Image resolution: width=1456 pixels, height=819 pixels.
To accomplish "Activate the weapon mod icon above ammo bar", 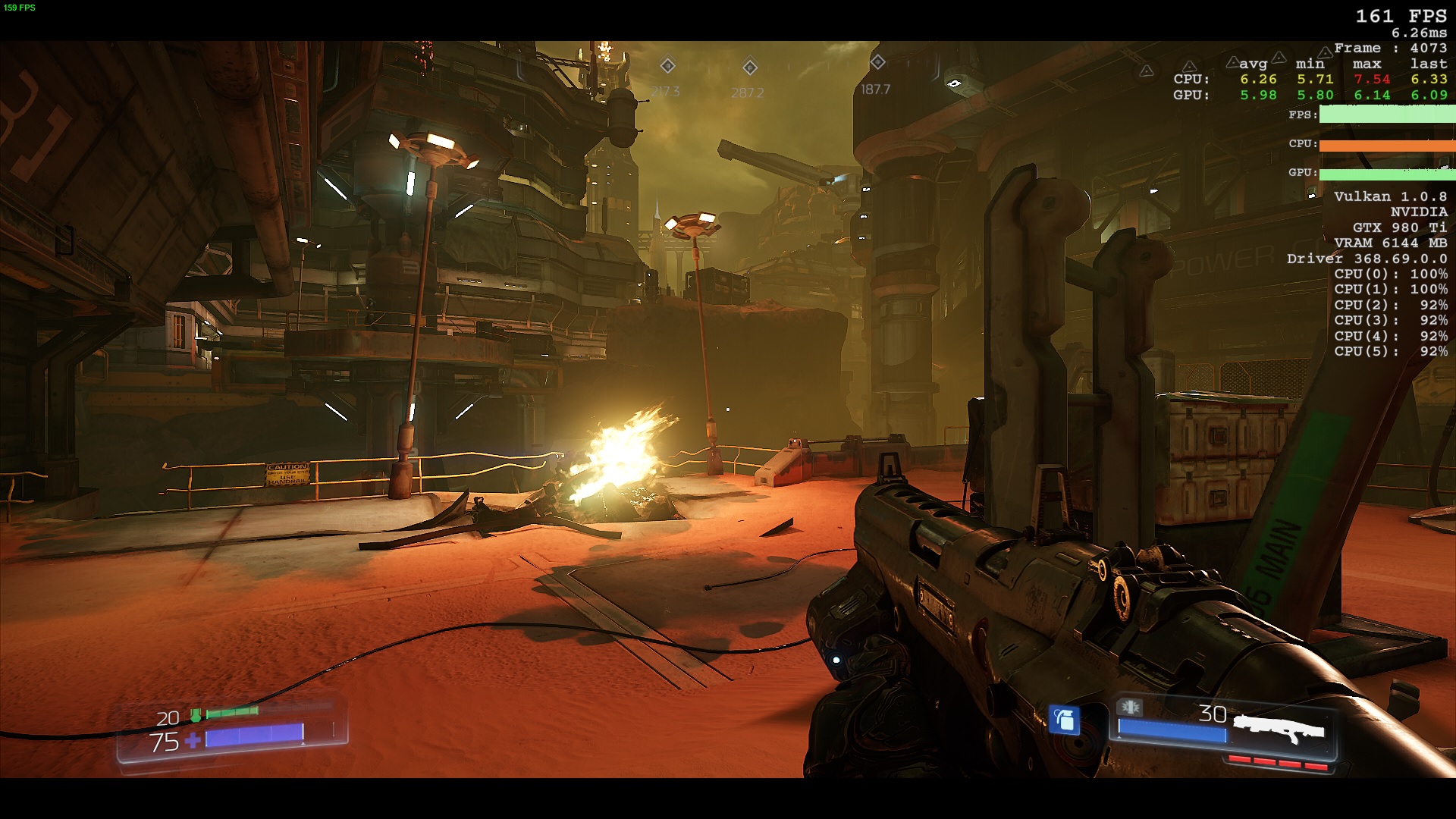I will click(x=1130, y=708).
